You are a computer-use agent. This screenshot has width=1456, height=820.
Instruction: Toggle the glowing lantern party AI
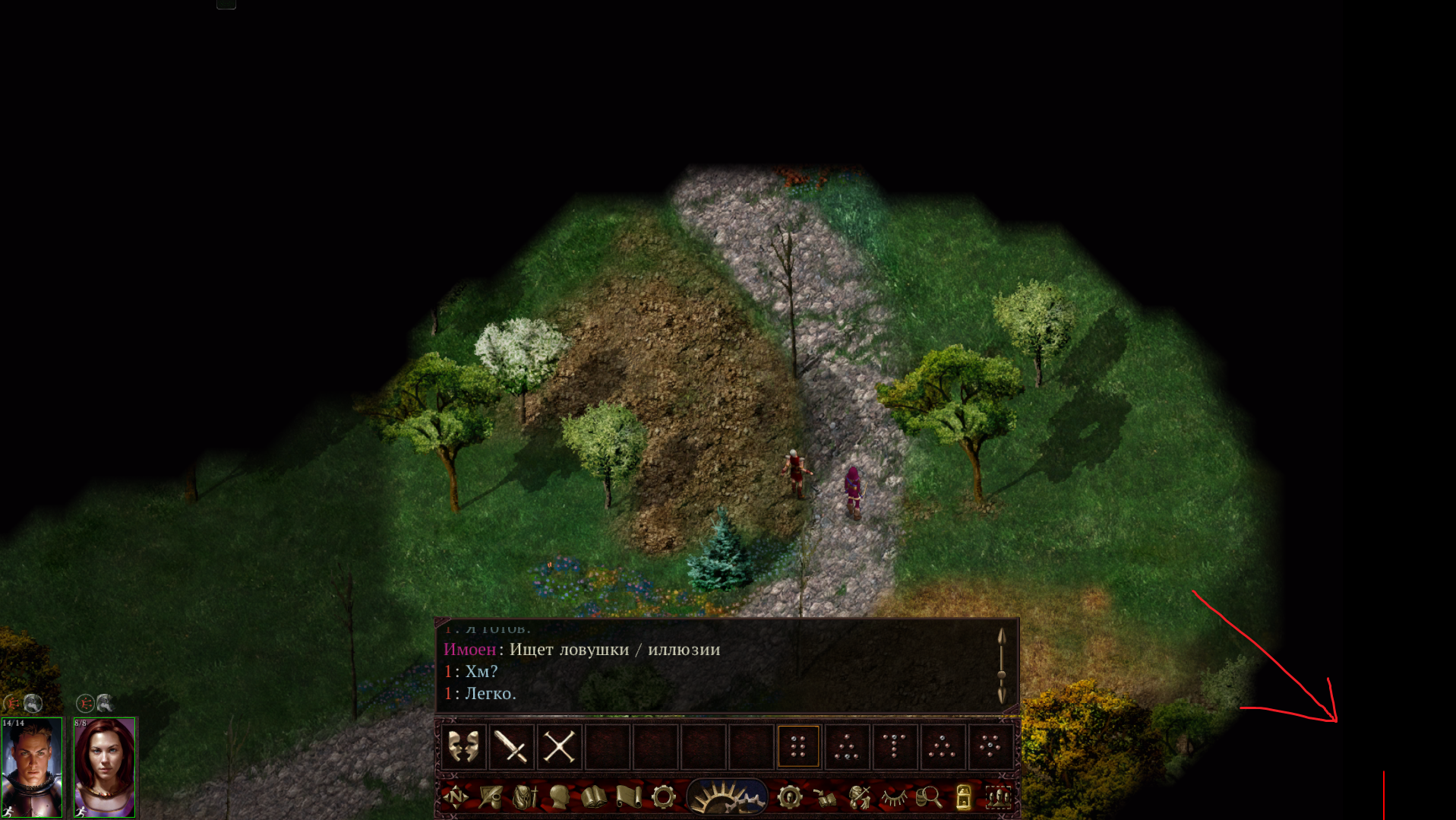tap(963, 796)
